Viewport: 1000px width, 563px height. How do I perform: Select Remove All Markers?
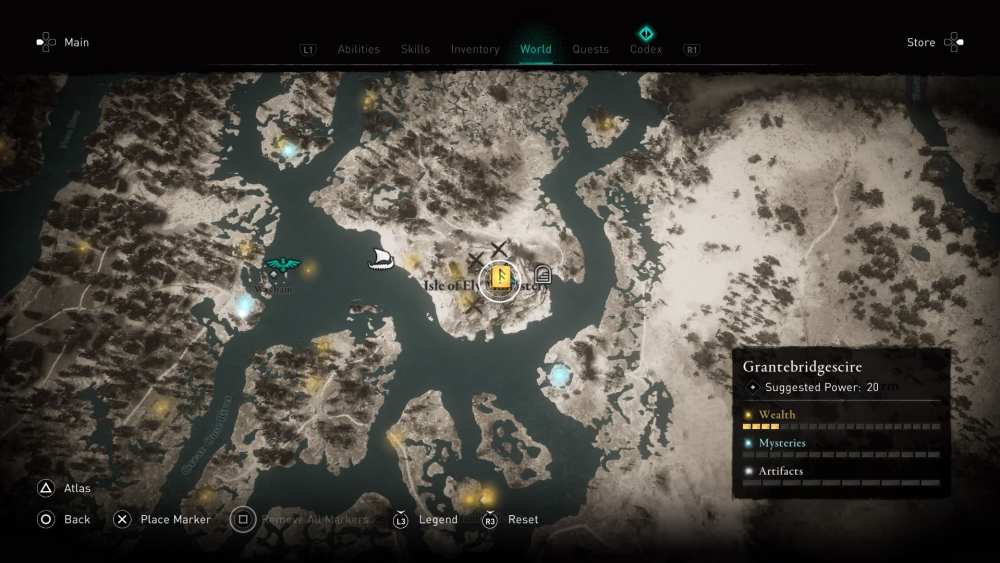click(x=300, y=519)
